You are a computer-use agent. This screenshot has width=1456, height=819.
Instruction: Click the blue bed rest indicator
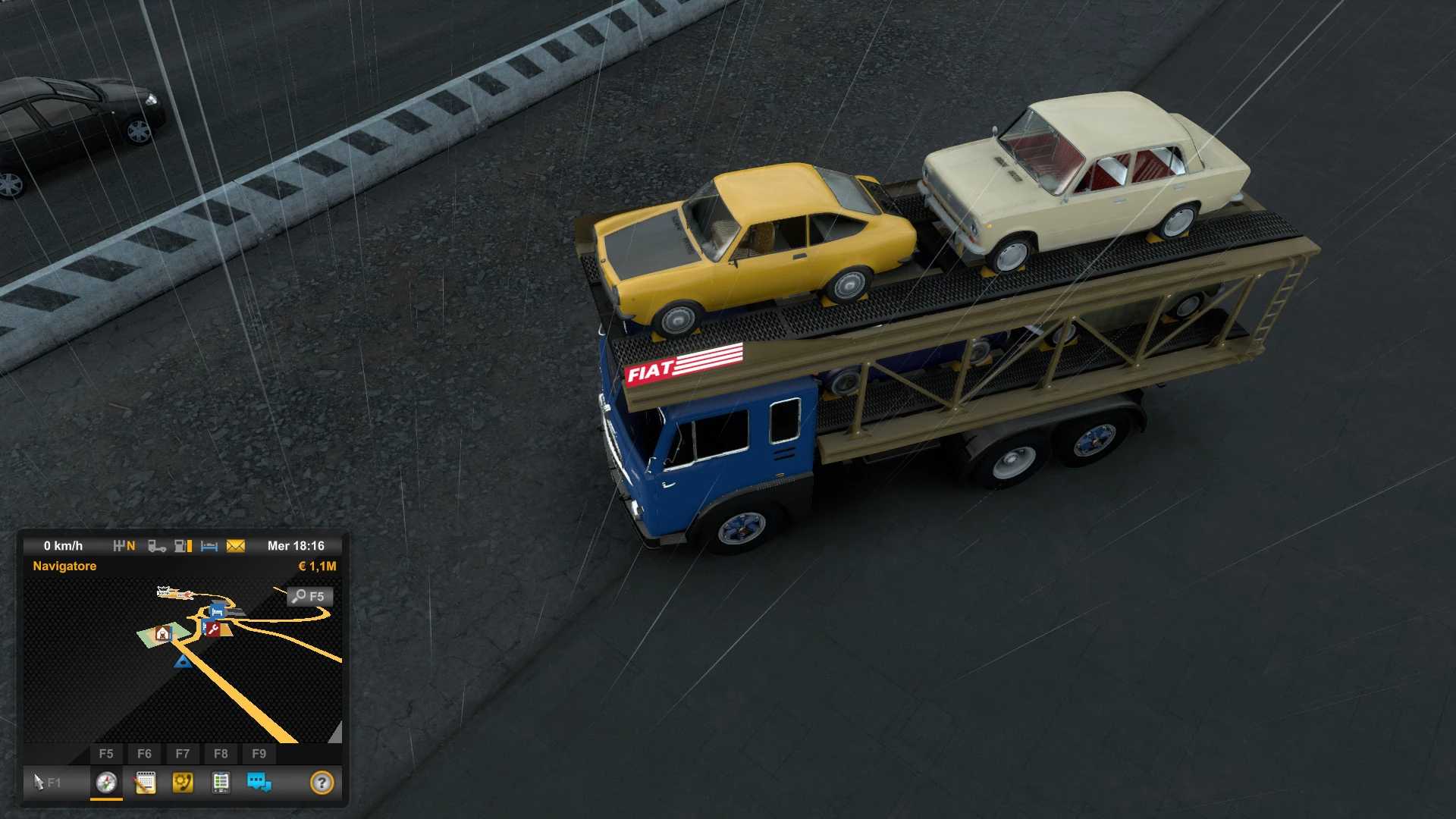pyautogui.click(x=209, y=546)
